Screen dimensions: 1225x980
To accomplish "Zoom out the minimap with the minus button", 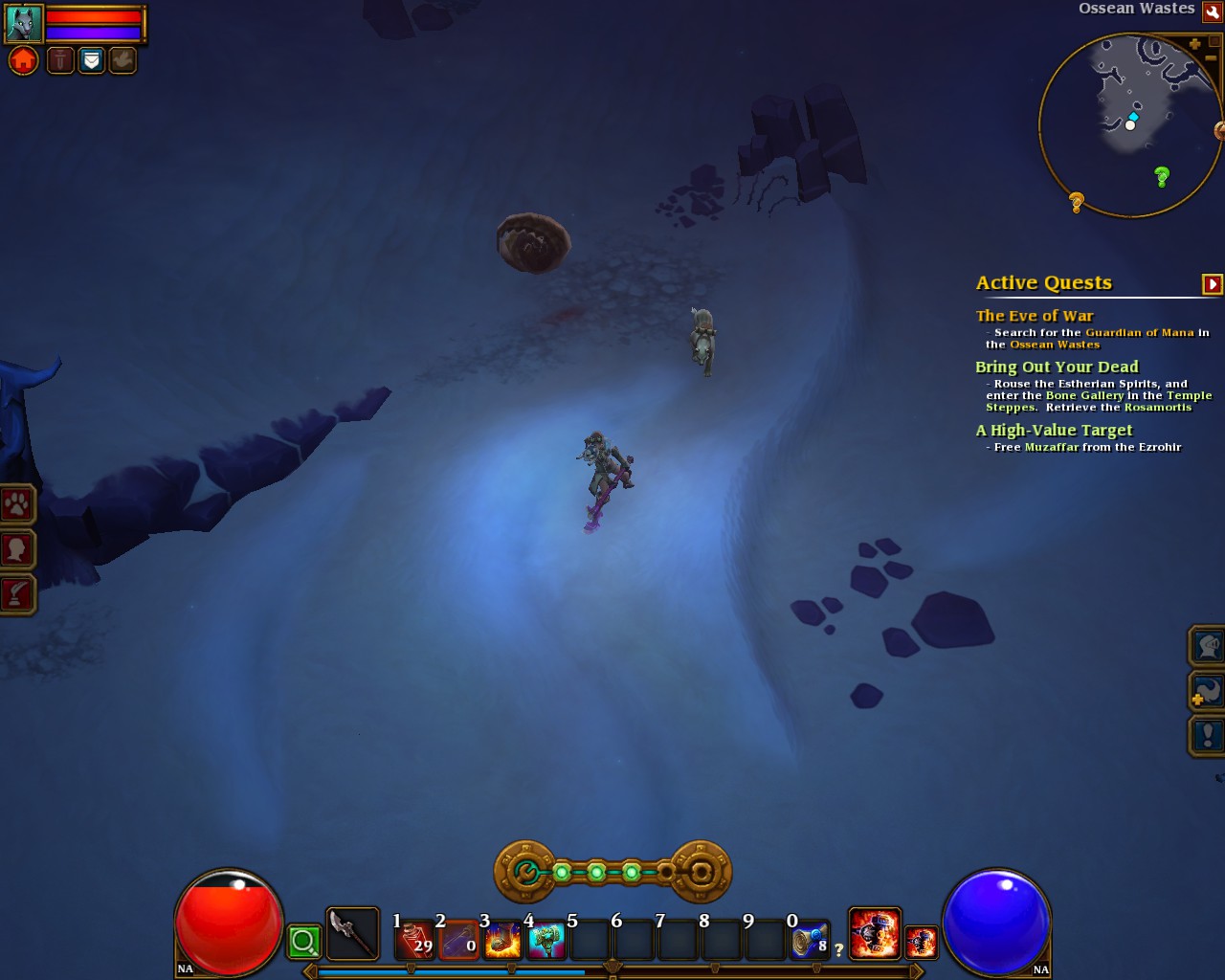I will tap(1212, 58).
